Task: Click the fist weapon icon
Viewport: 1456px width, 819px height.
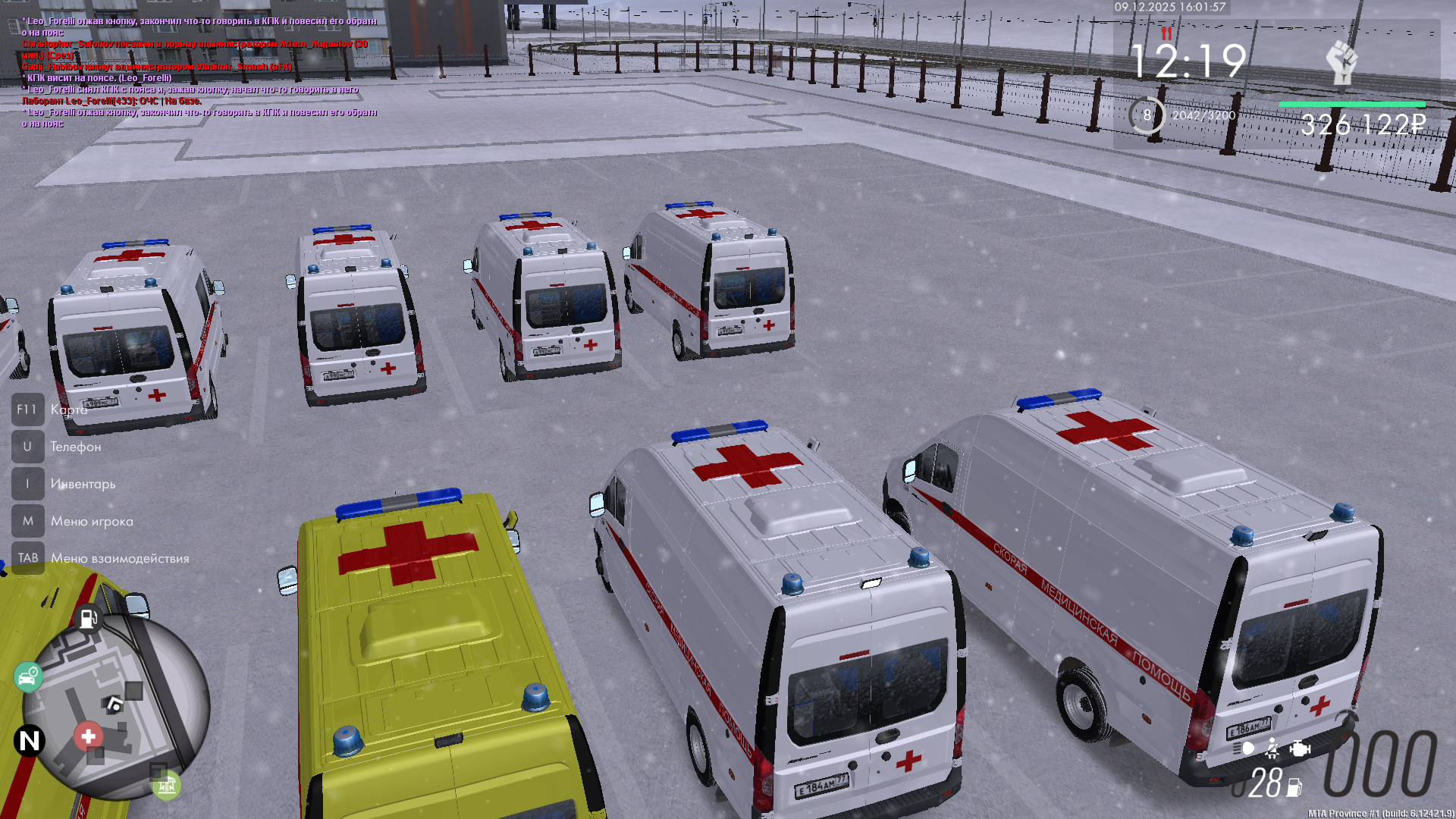Action: (x=1341, y=63)
